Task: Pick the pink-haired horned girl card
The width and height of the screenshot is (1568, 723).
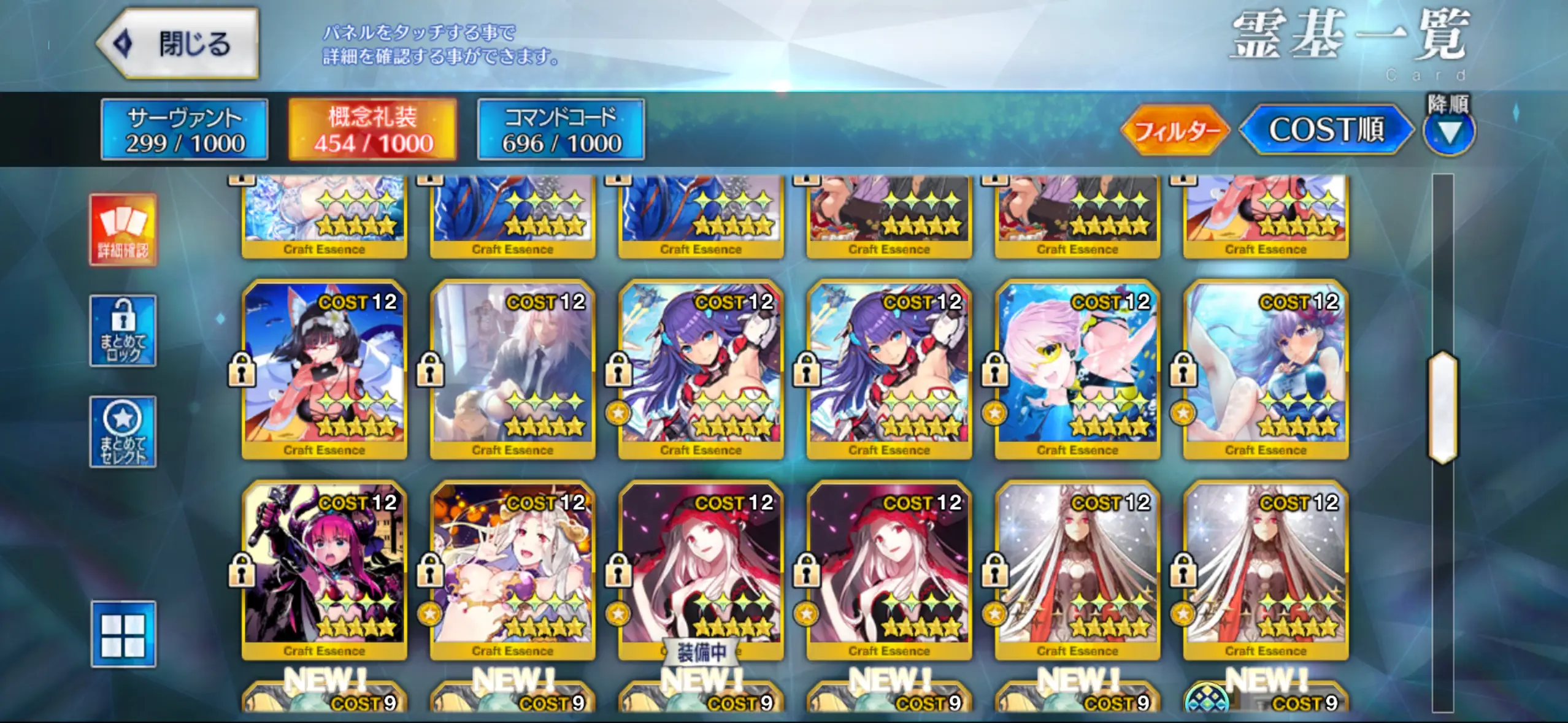Action: point(325,570)
